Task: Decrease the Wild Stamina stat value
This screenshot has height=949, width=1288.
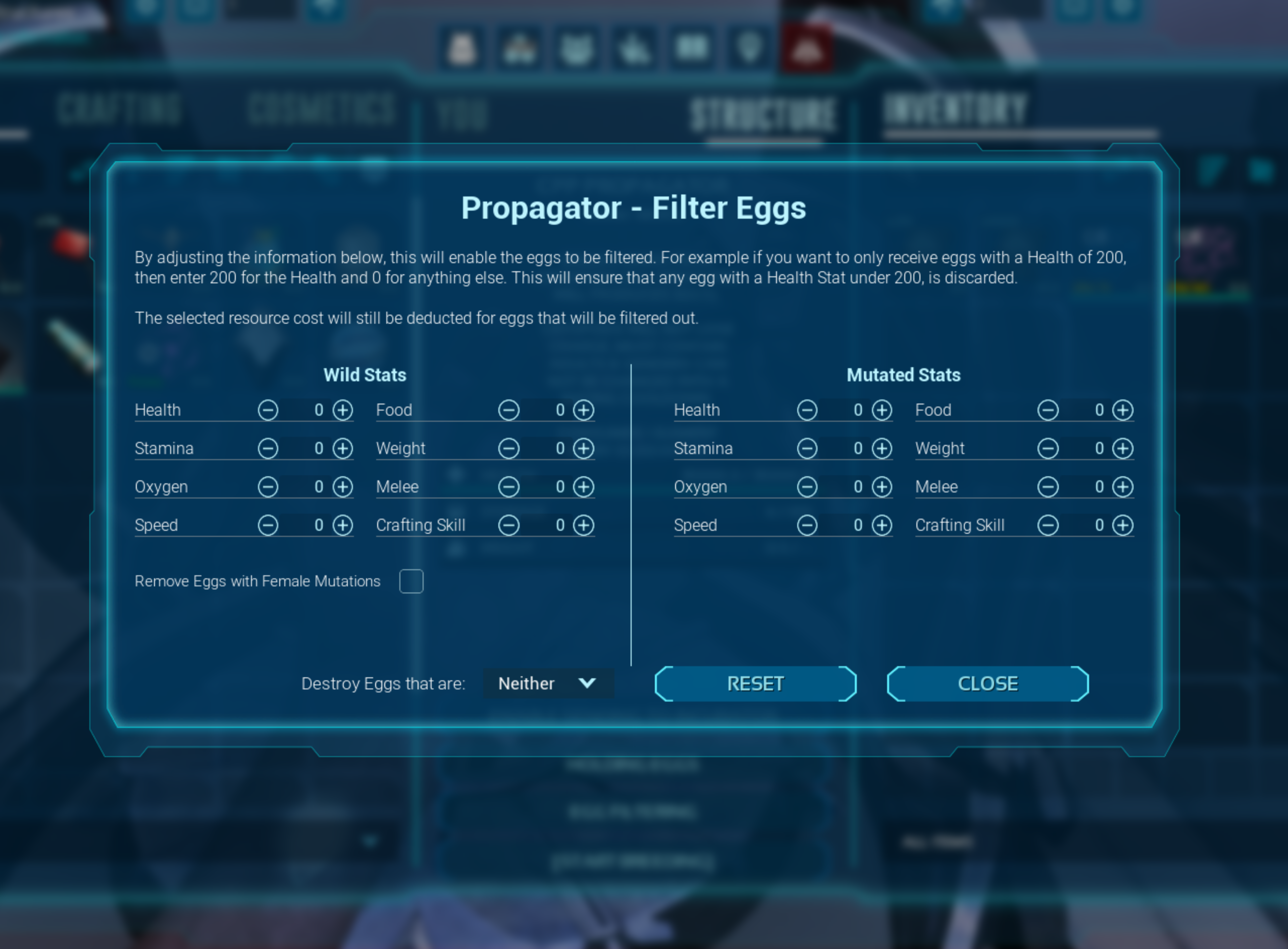Action: point(269,448)
